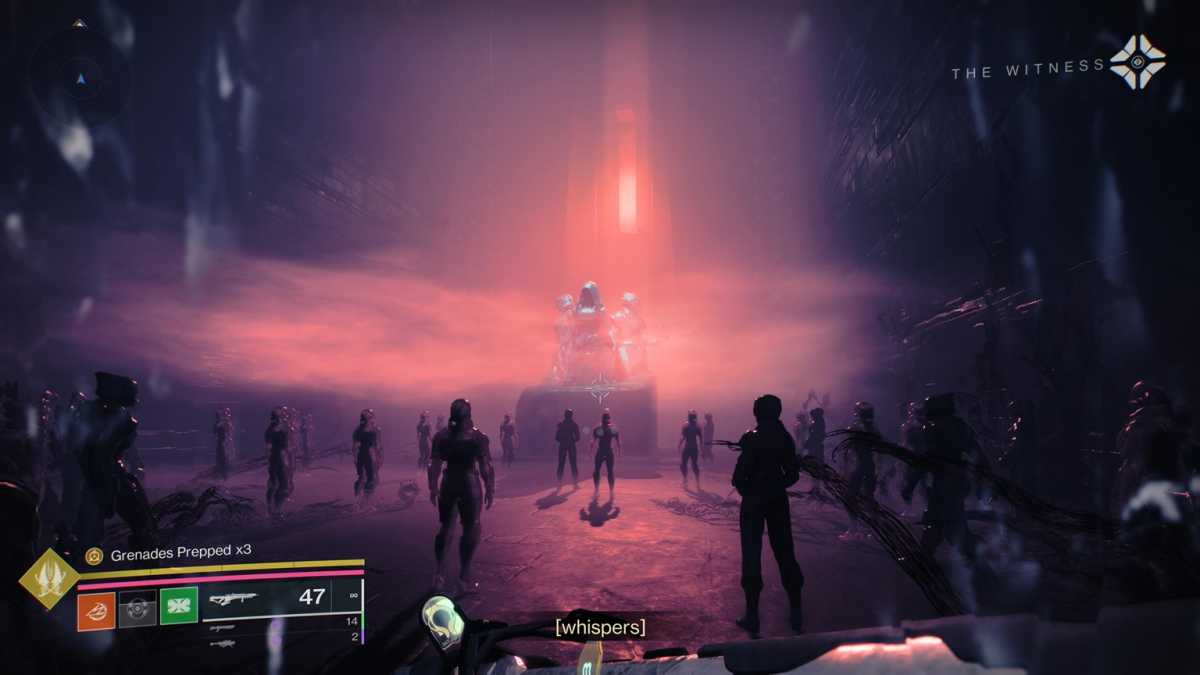1200x675 pixels.
Task: Activate the green class ability icon
Action: (x=179, y=606)
